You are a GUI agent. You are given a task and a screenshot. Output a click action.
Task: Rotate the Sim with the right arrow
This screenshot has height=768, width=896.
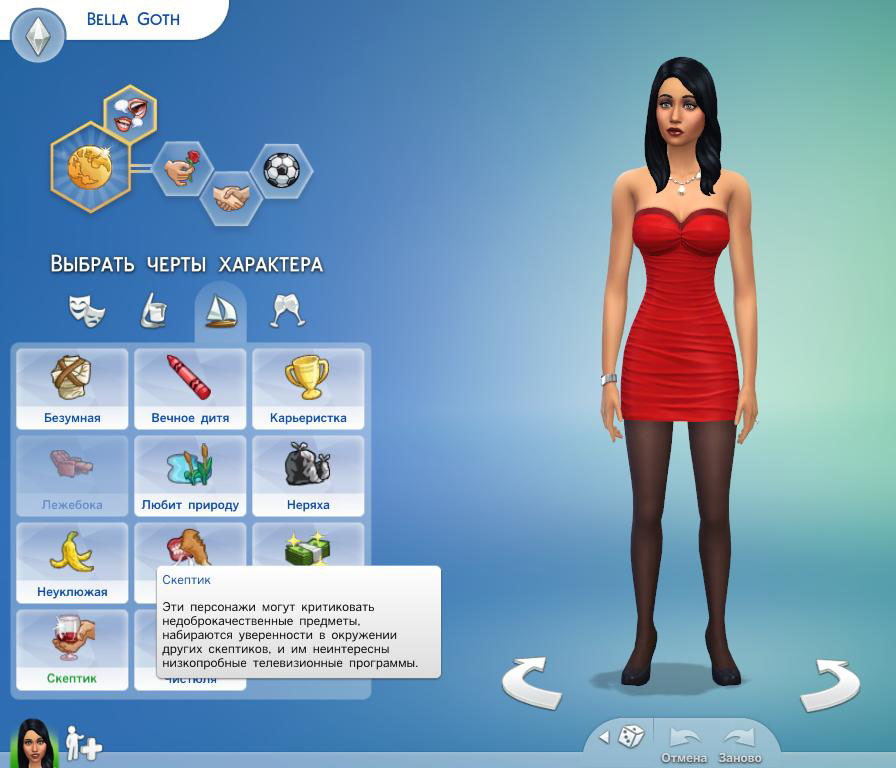830,682
